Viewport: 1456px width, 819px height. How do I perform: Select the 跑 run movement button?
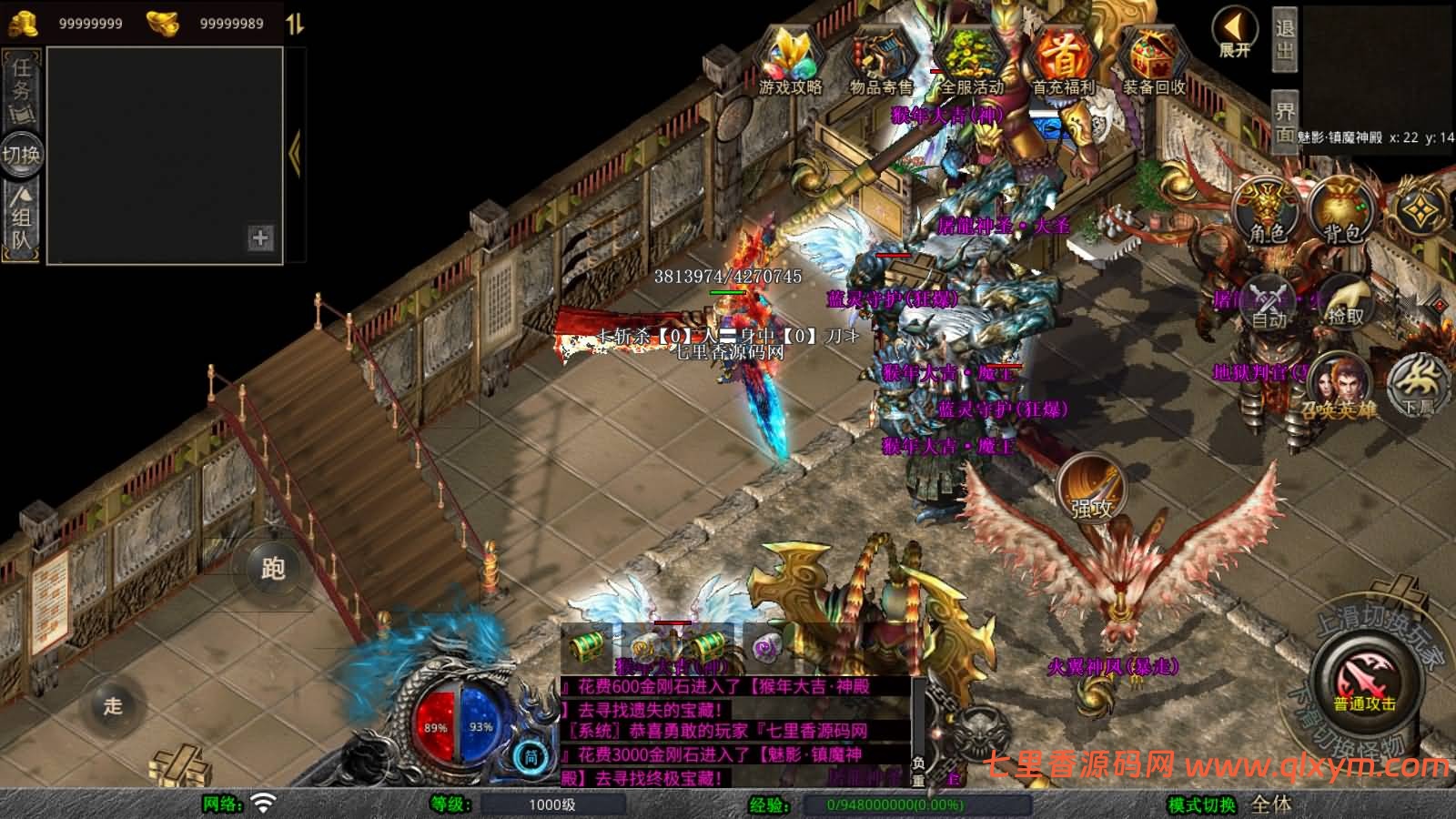pyautogui.click(x=272, y=568)
